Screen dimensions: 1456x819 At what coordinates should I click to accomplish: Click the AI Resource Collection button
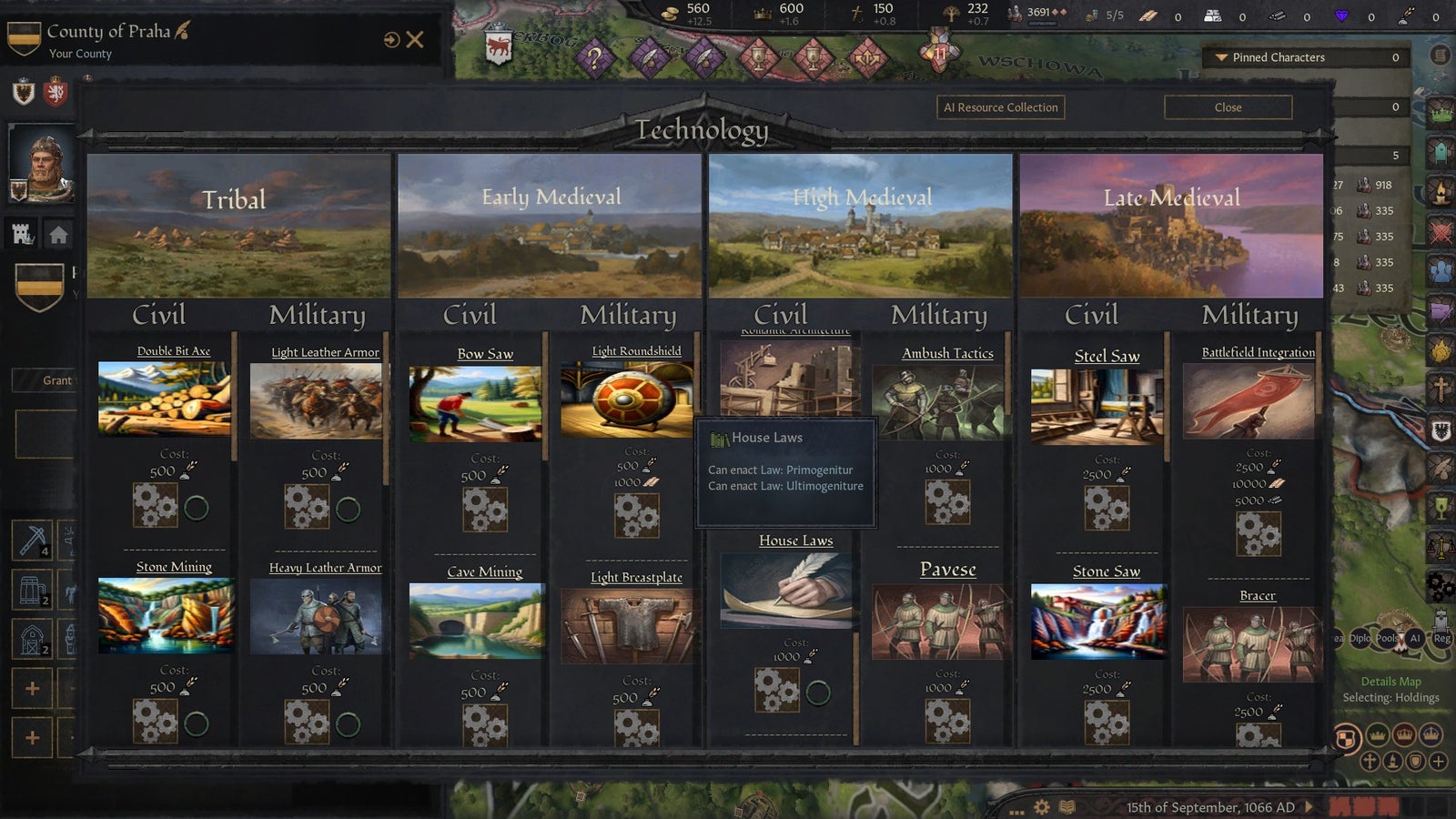coord(998,107)
